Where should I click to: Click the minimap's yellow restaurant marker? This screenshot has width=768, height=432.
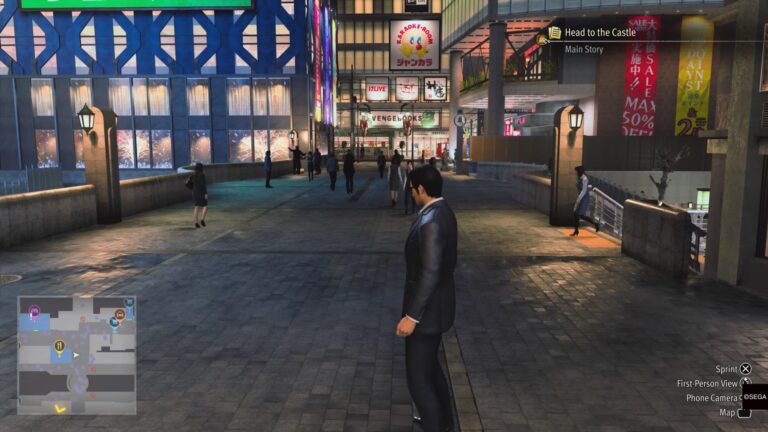click(x=59, y=346)
